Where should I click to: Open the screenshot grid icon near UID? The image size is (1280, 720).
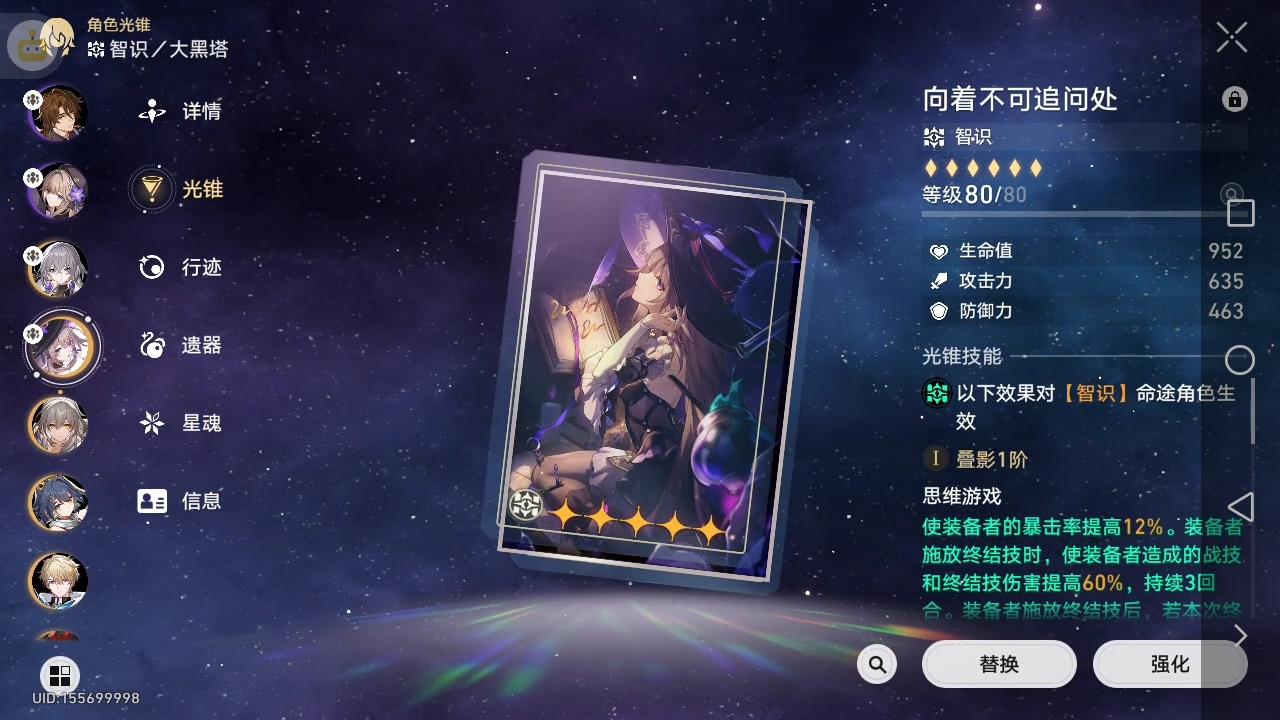click(x=60, y=676)
